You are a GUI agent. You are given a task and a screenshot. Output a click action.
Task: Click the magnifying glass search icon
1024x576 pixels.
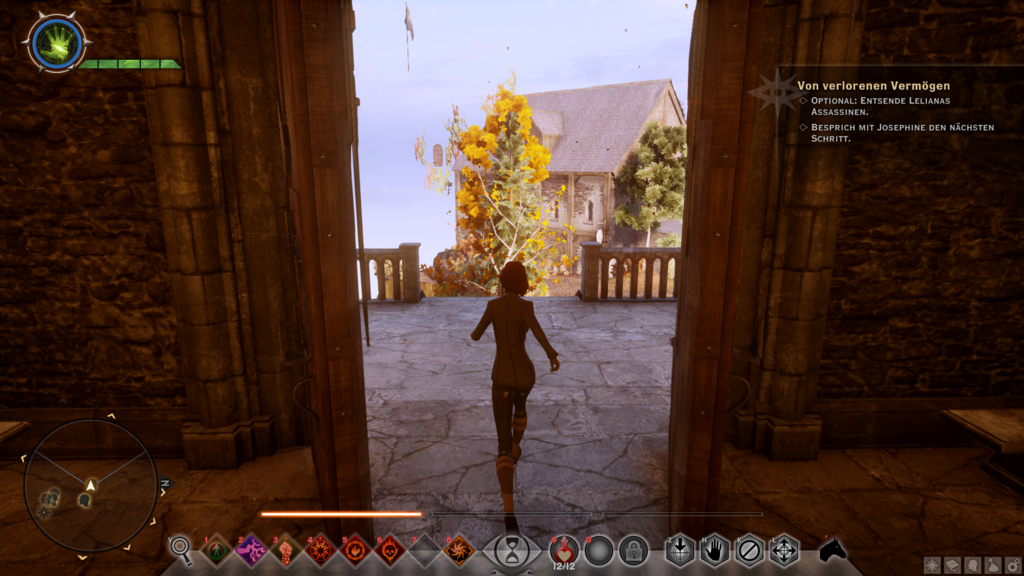coord(181,549)
